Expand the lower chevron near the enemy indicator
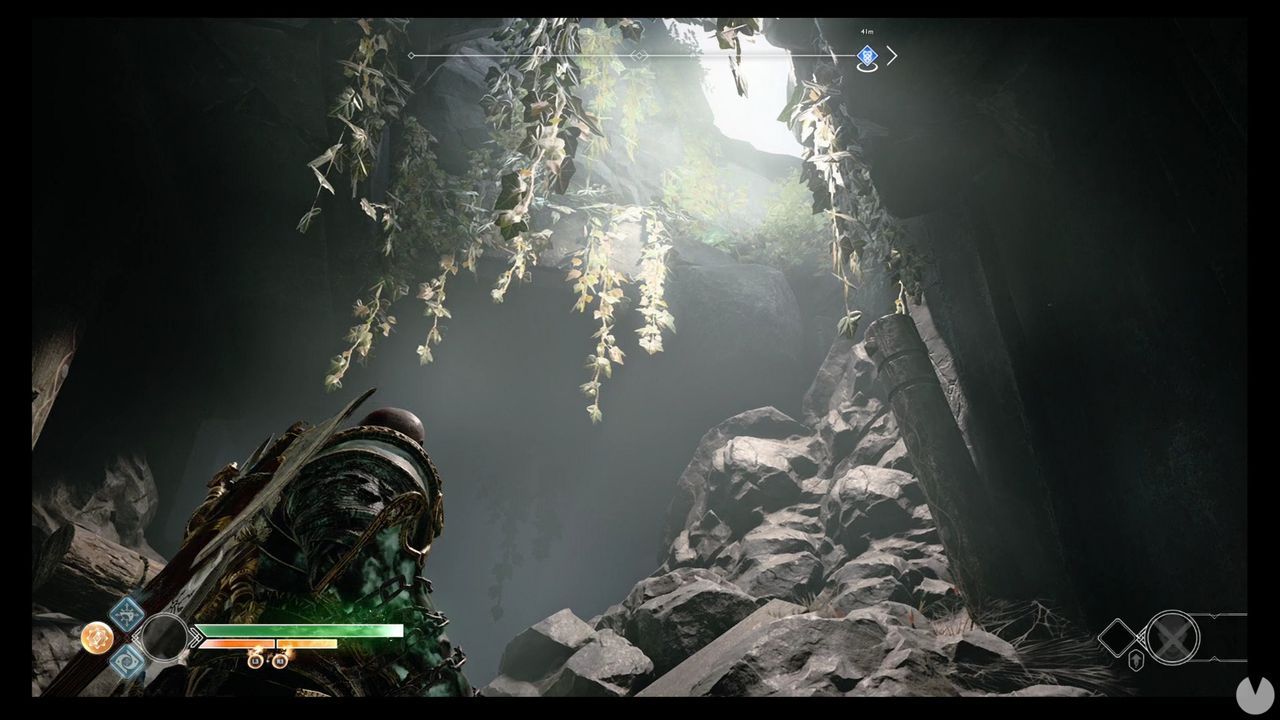The image size is (1280, 720). 1215,658
